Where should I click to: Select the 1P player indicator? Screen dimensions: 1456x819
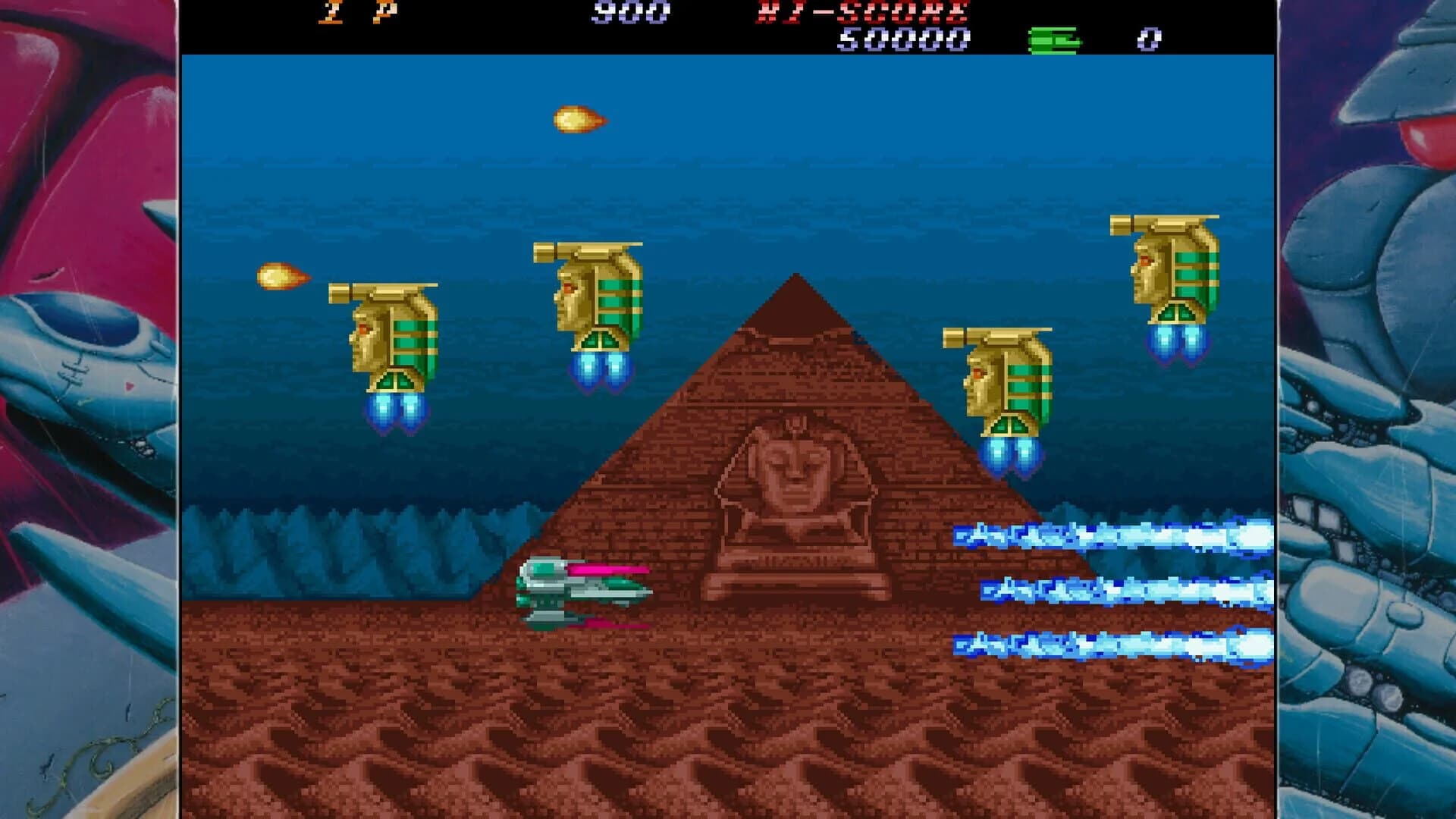356,11
